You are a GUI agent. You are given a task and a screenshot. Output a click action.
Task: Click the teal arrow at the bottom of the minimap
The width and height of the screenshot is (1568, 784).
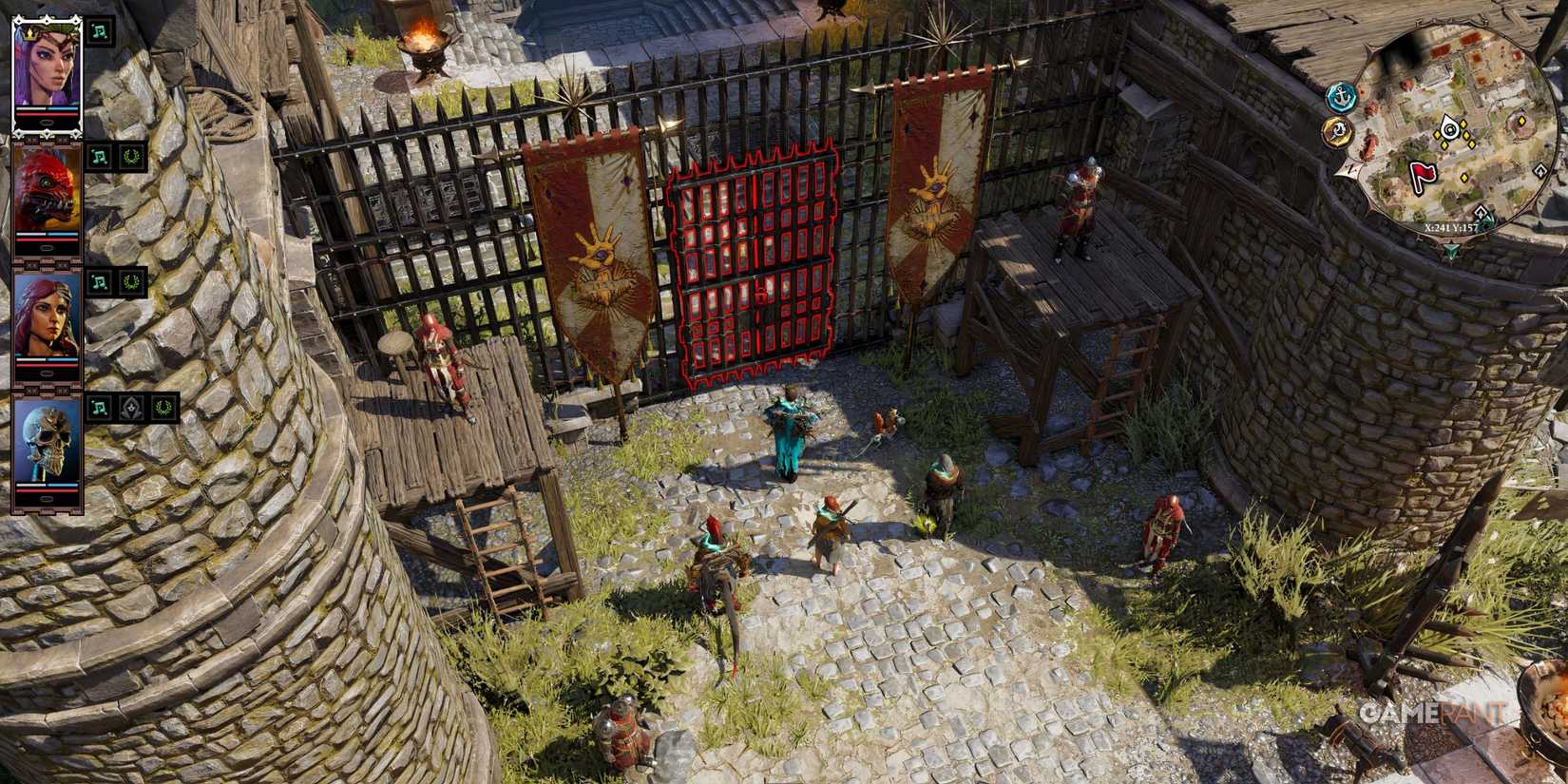point(1450,248)
